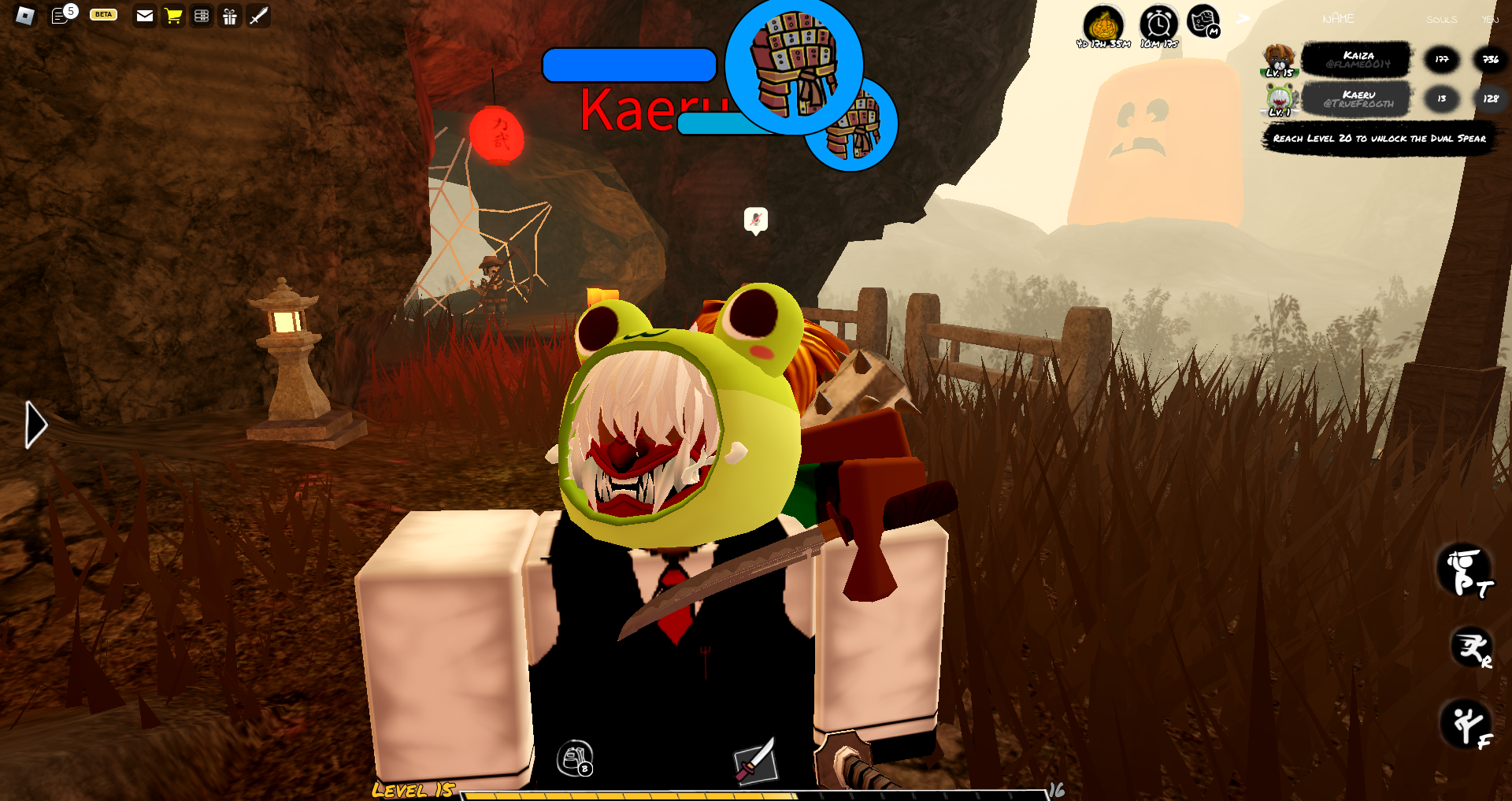
Task: Click the sword icon in top toolbar
Action: (x=258, y=16)
